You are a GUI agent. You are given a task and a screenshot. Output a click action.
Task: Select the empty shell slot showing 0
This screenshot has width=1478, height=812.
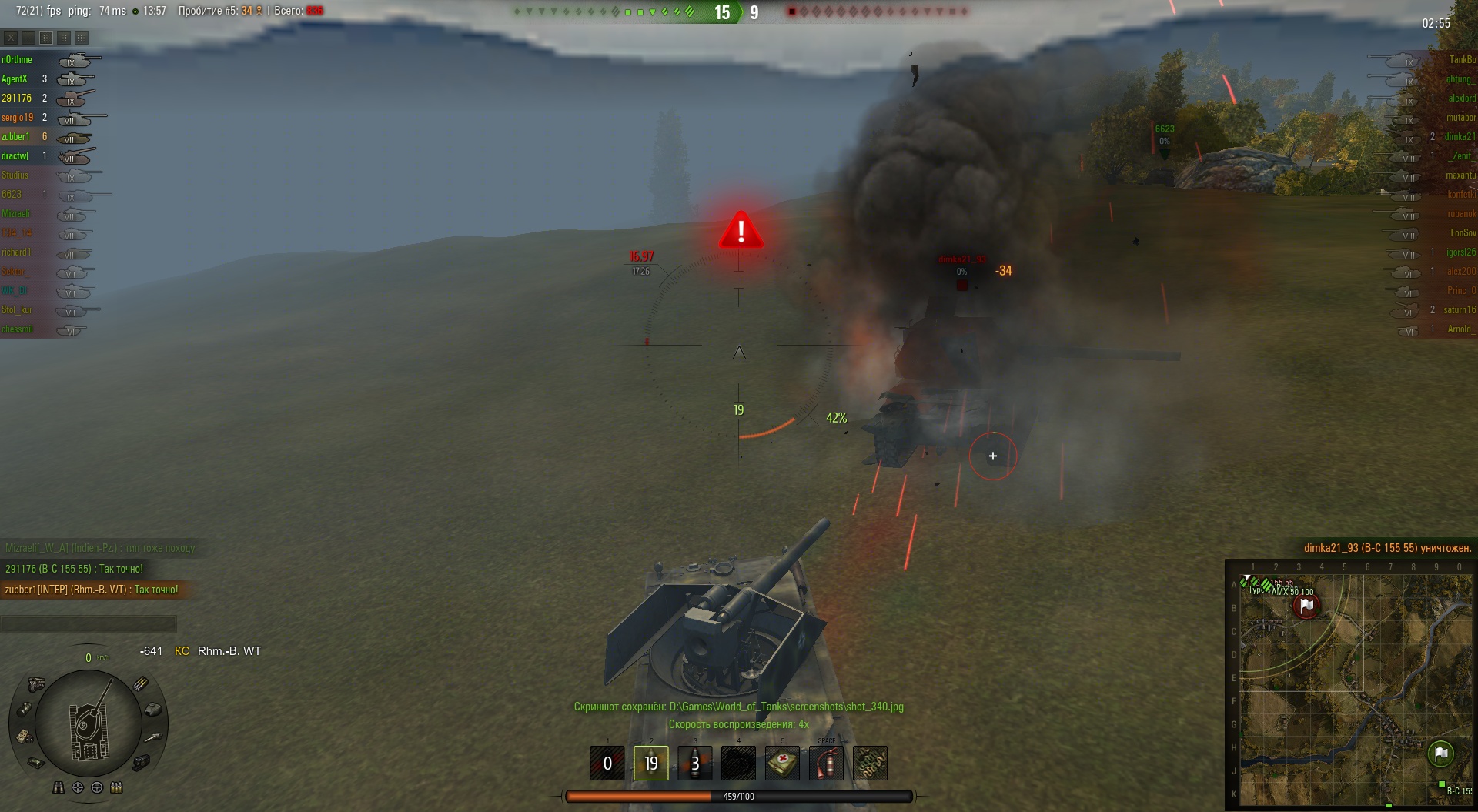coord(607,763)
